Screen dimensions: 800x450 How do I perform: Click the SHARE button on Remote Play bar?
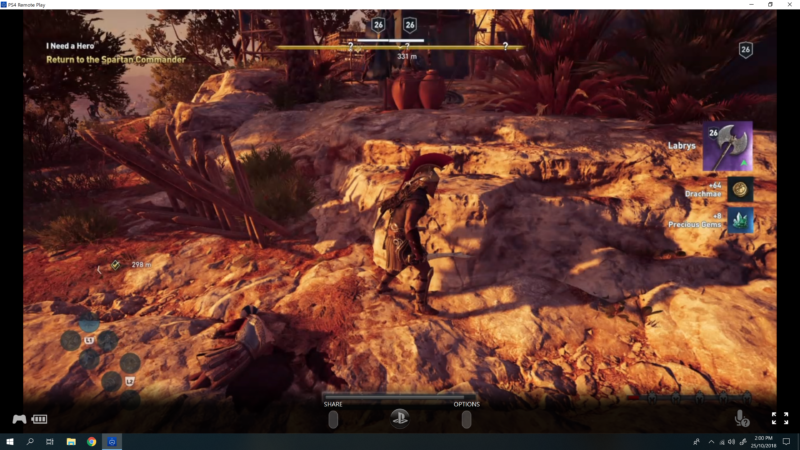333,420
